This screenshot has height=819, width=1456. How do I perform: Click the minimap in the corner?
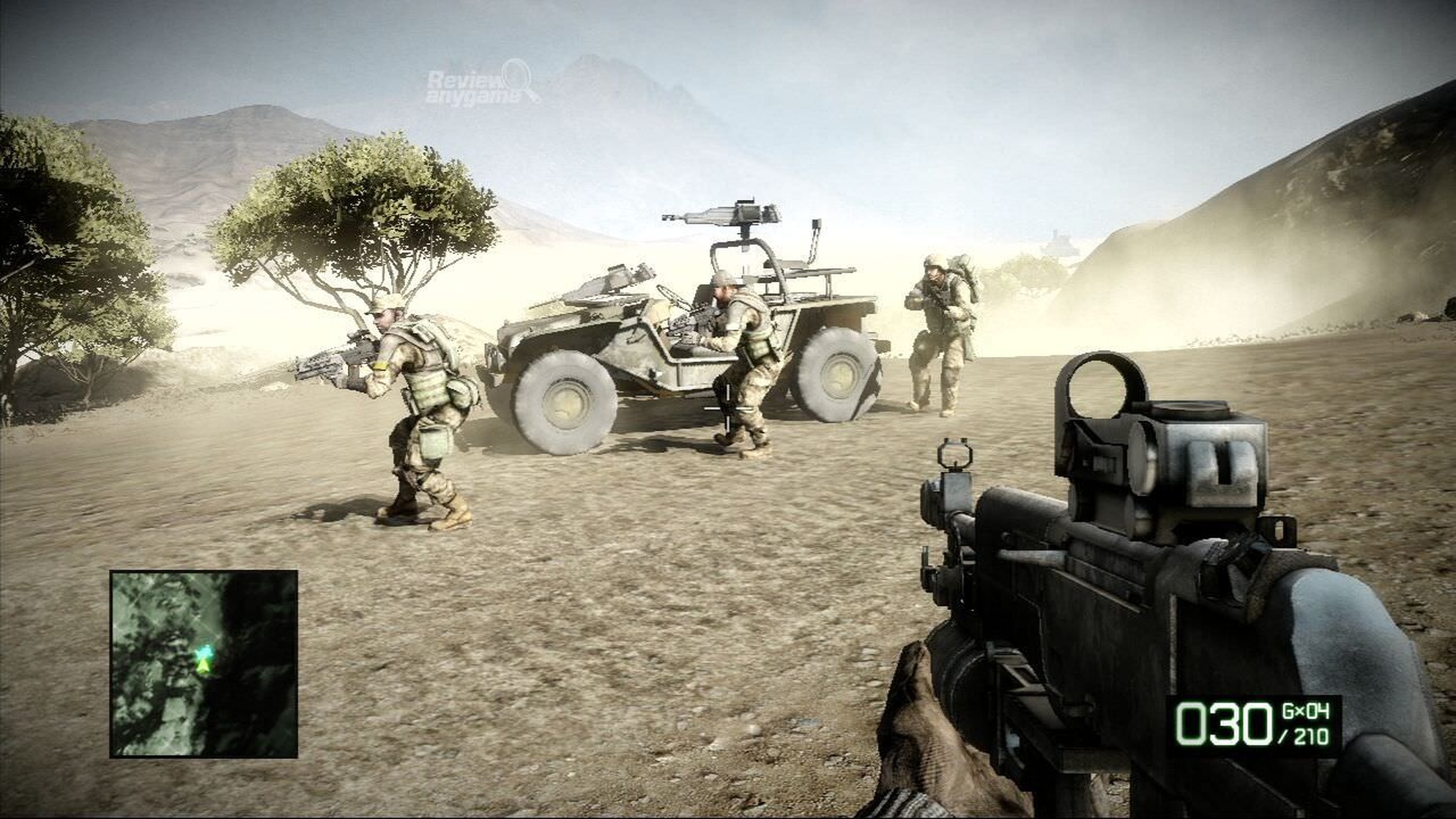204,664
